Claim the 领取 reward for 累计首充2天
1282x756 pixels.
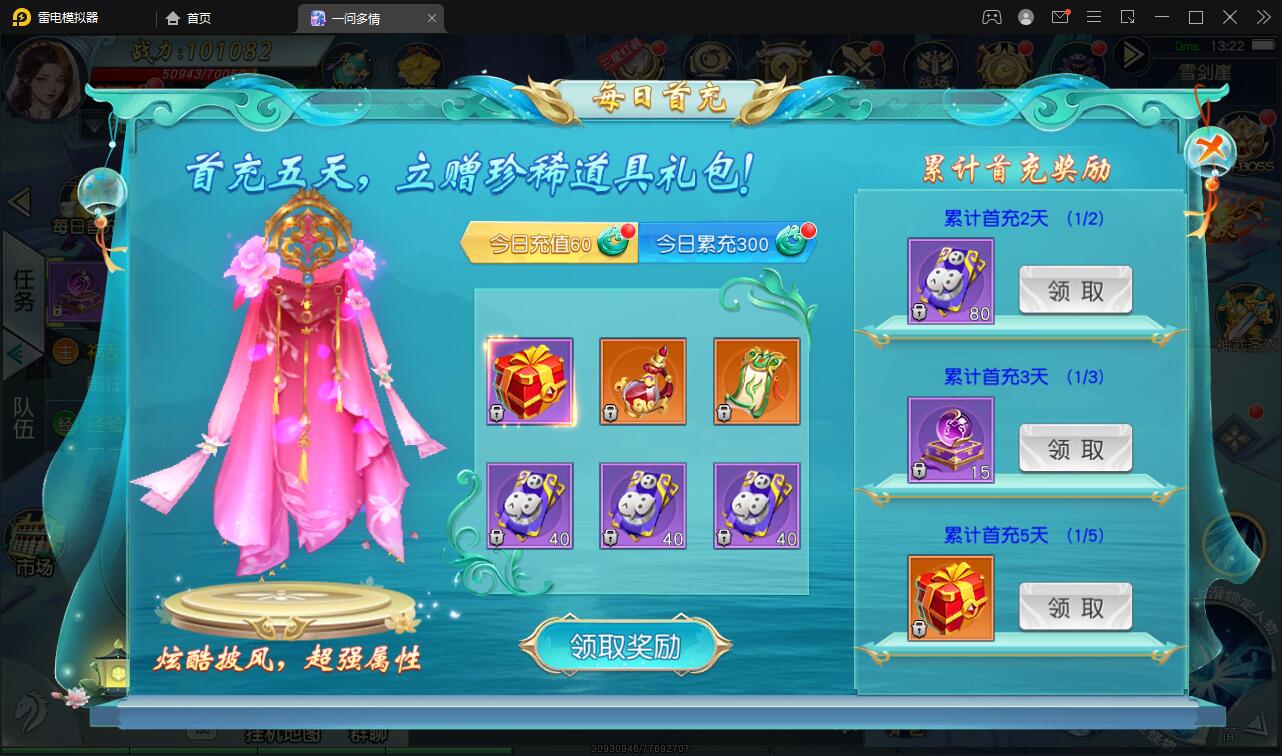click(1075, 289)
